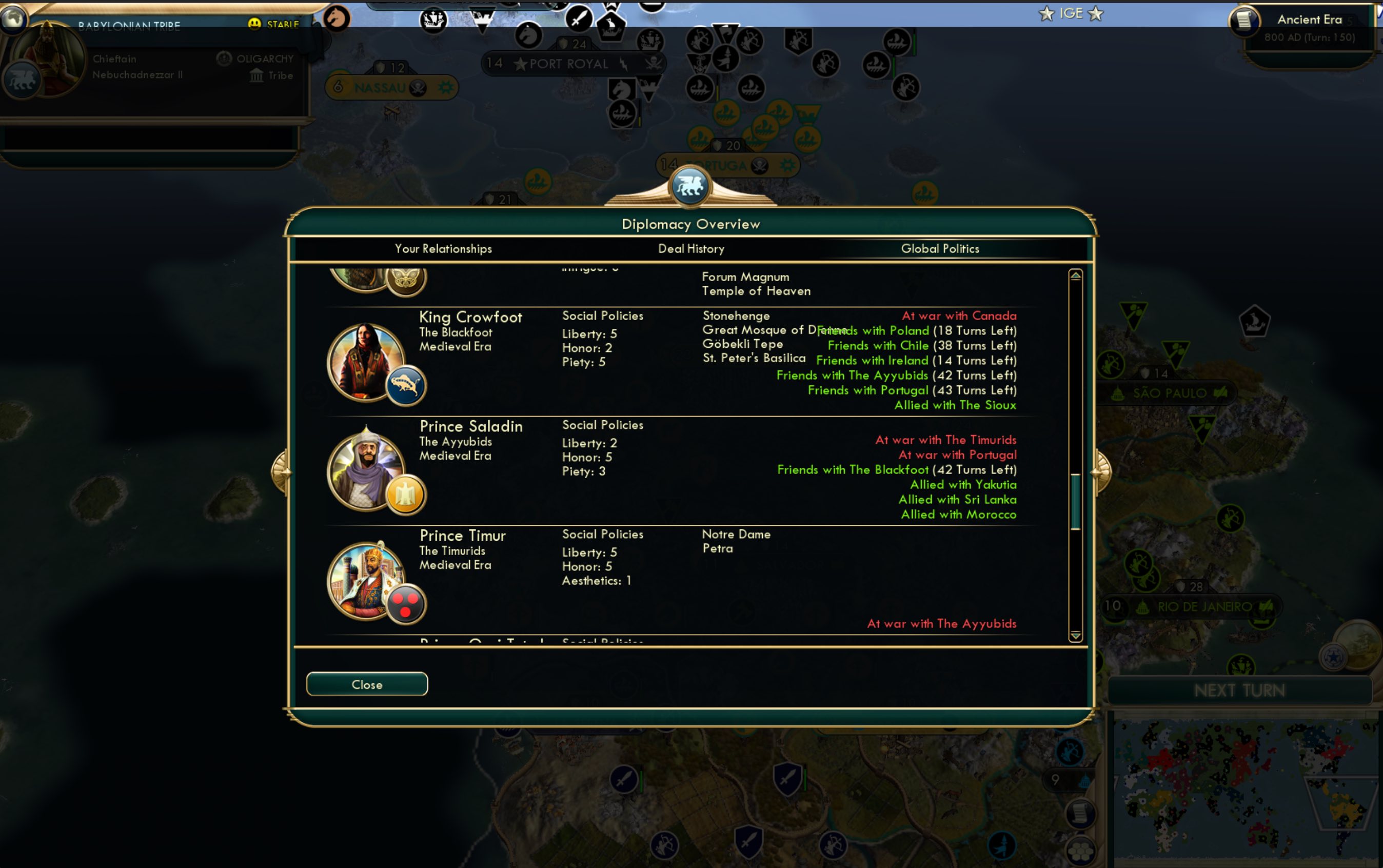The height and width of the screenshot is (868, 1383).
Task: Click the Oligarchy government icon
Action: (224, 57)
